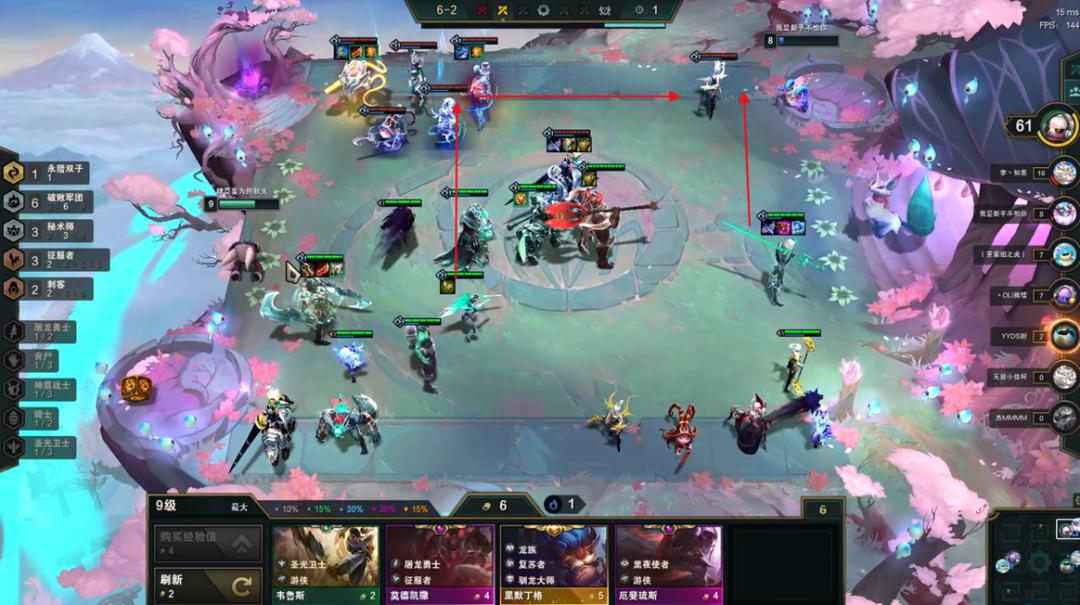
Task: Inspect the 秘术师 trait
Action: 48,230
